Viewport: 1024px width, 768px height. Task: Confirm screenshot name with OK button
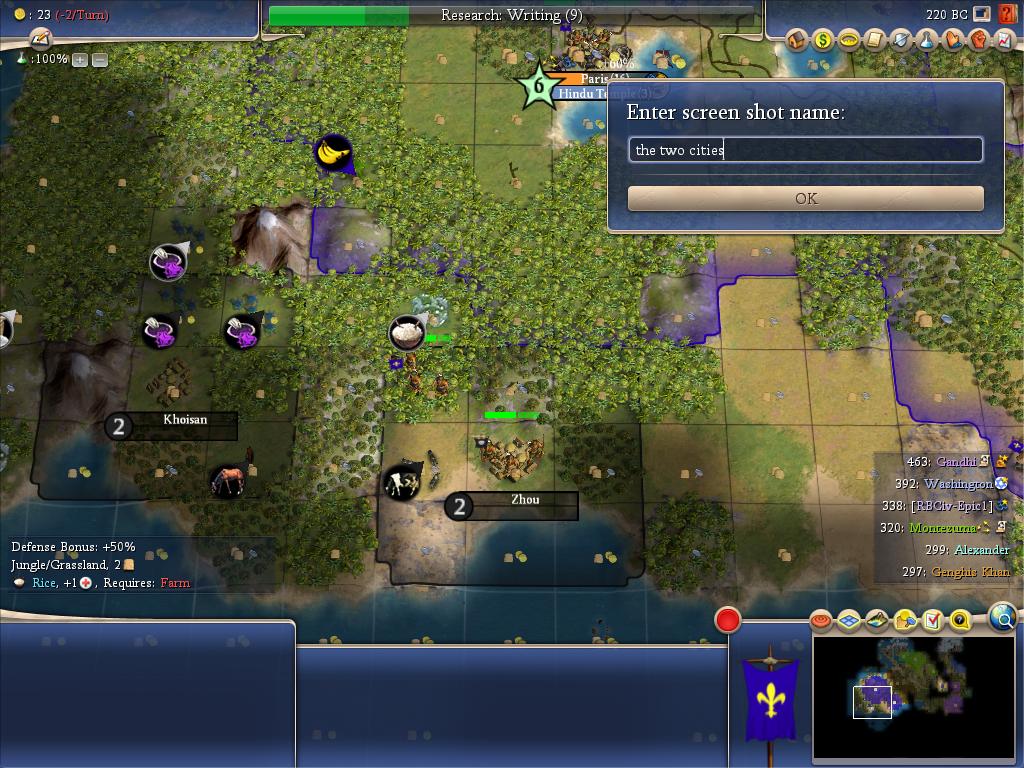[x=805, y=198]
